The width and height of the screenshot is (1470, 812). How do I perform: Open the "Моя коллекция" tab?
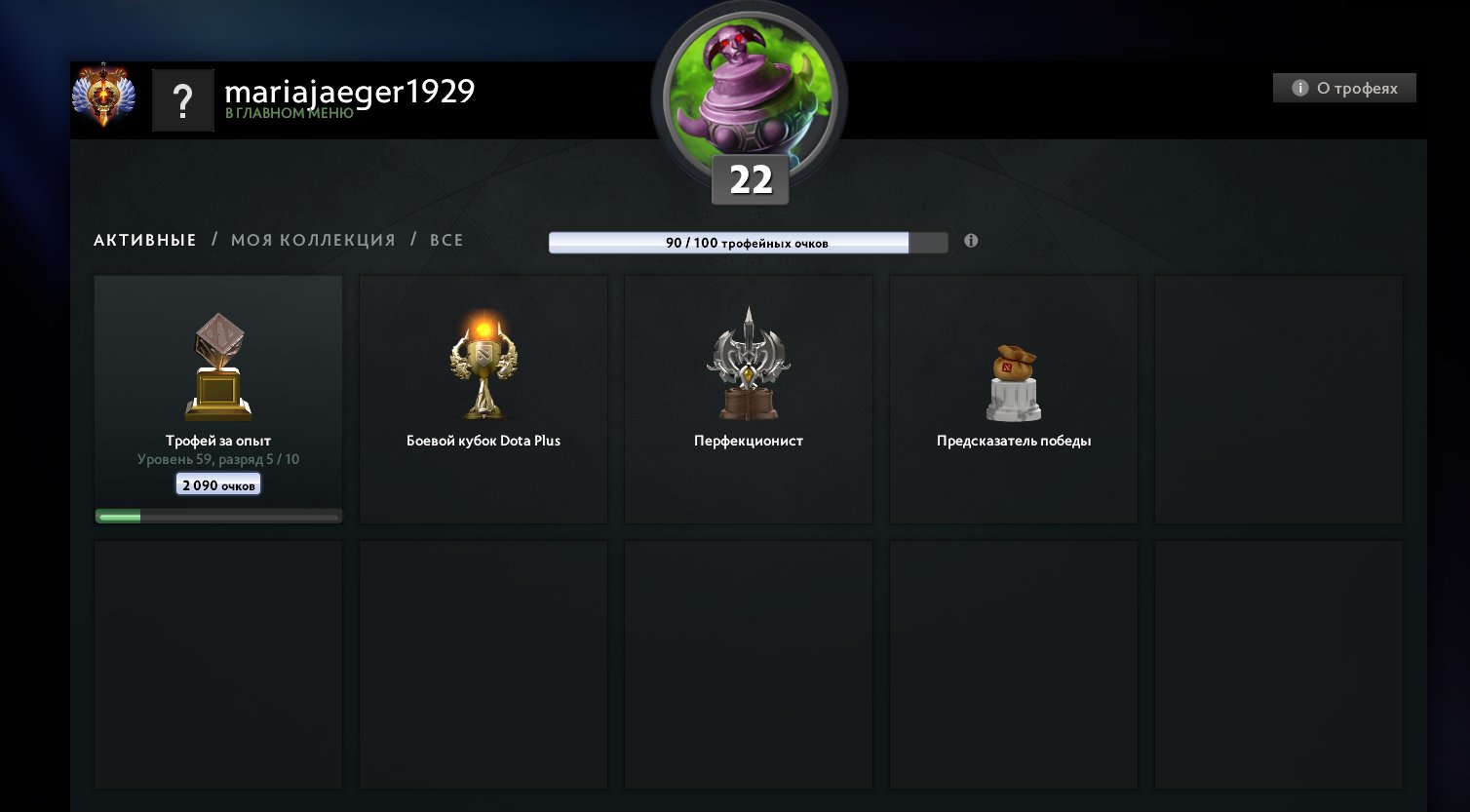(313, 240)
